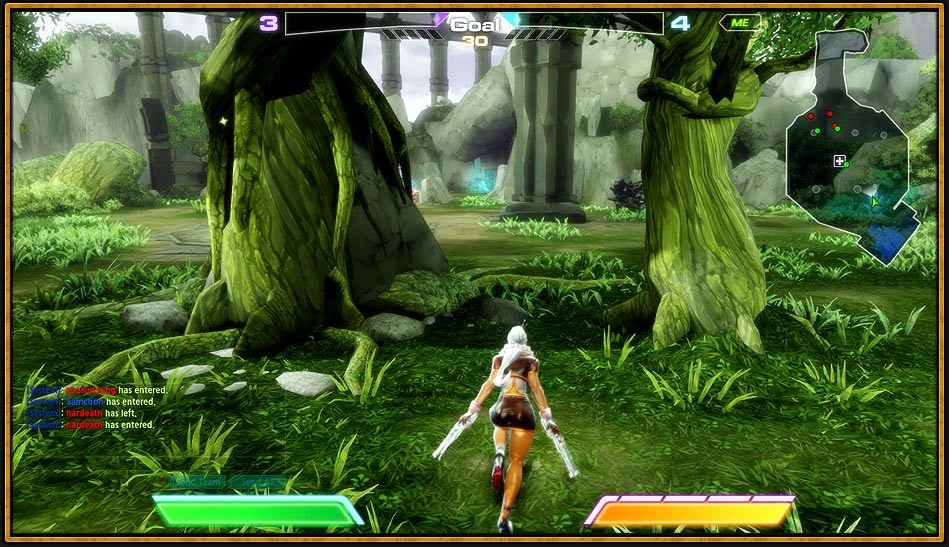Choose the Send All chat button
Screen dimensions: 949x547
tap(257, 482)
